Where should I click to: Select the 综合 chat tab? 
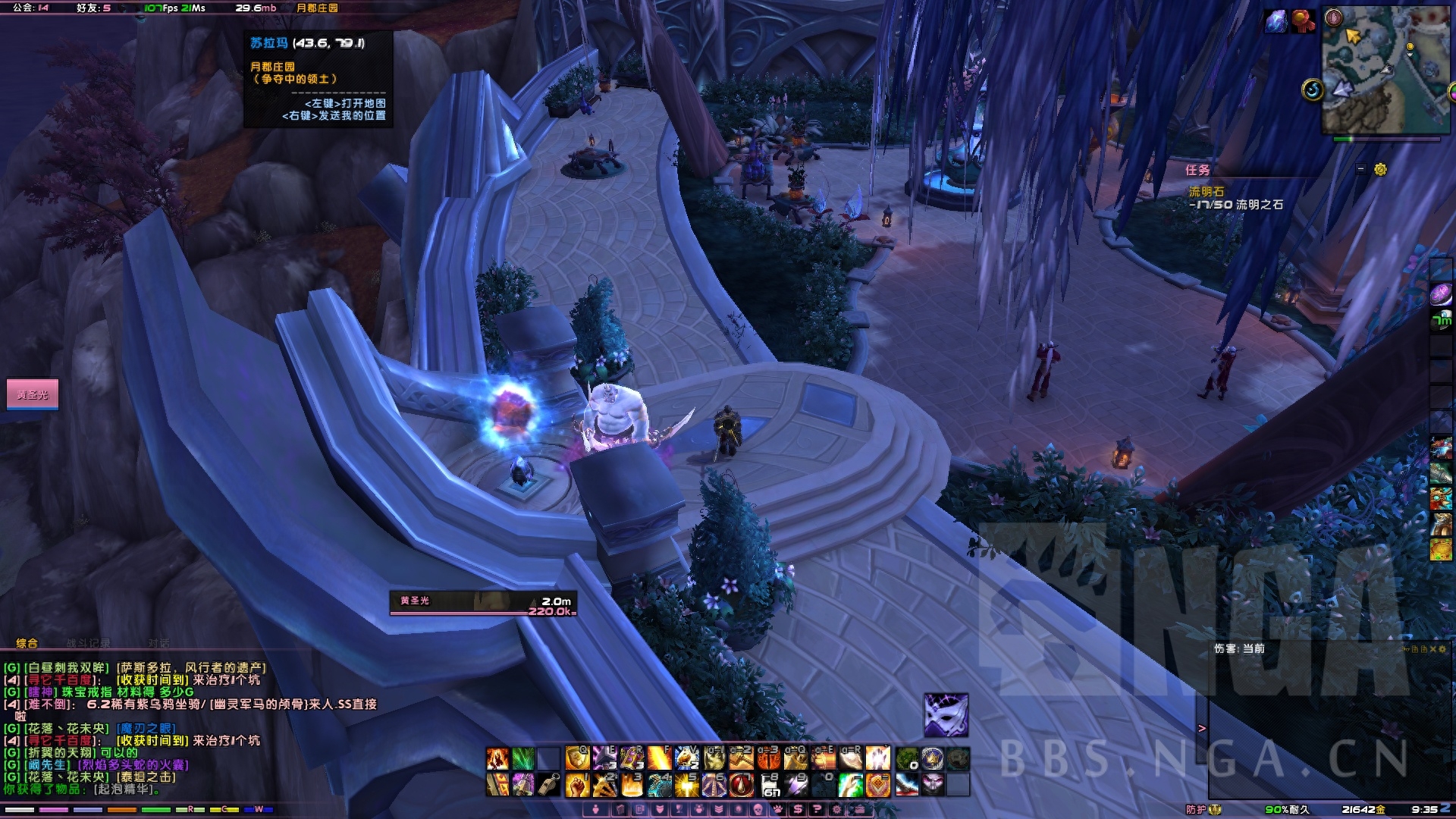[x=27, y=643]
